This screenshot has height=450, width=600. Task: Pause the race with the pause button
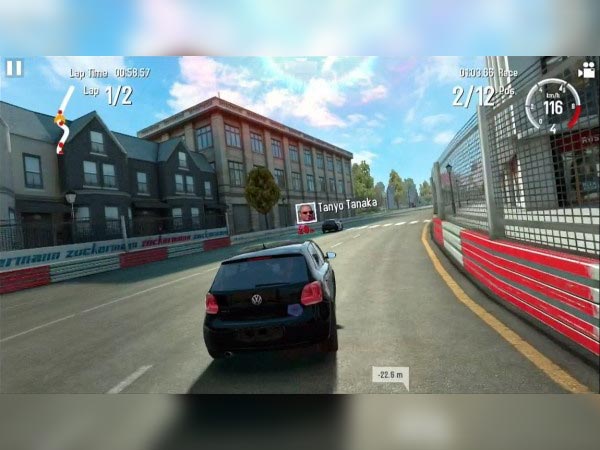pos(14,68)
